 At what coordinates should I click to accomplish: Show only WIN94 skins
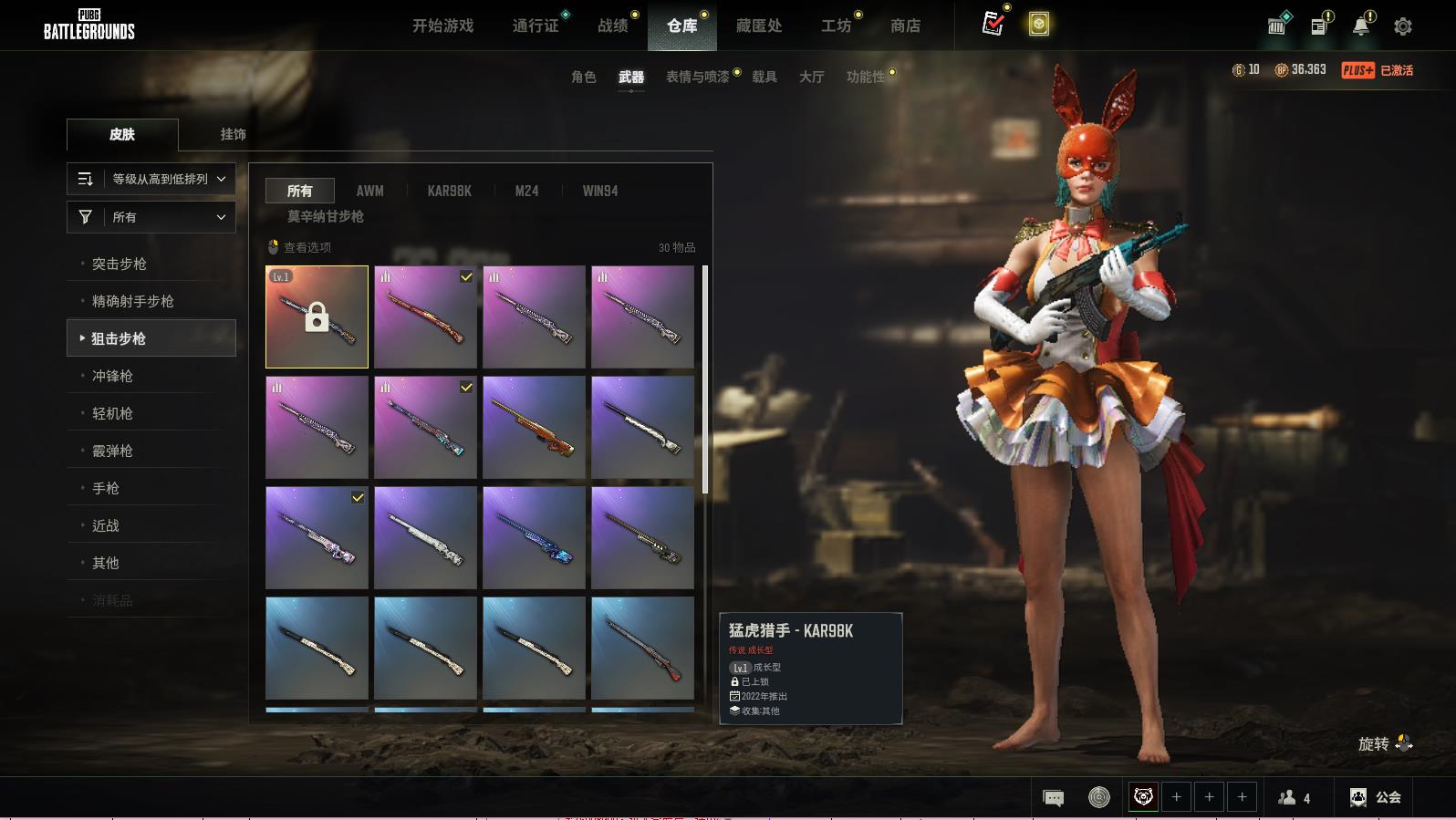[x=599, y=191]
